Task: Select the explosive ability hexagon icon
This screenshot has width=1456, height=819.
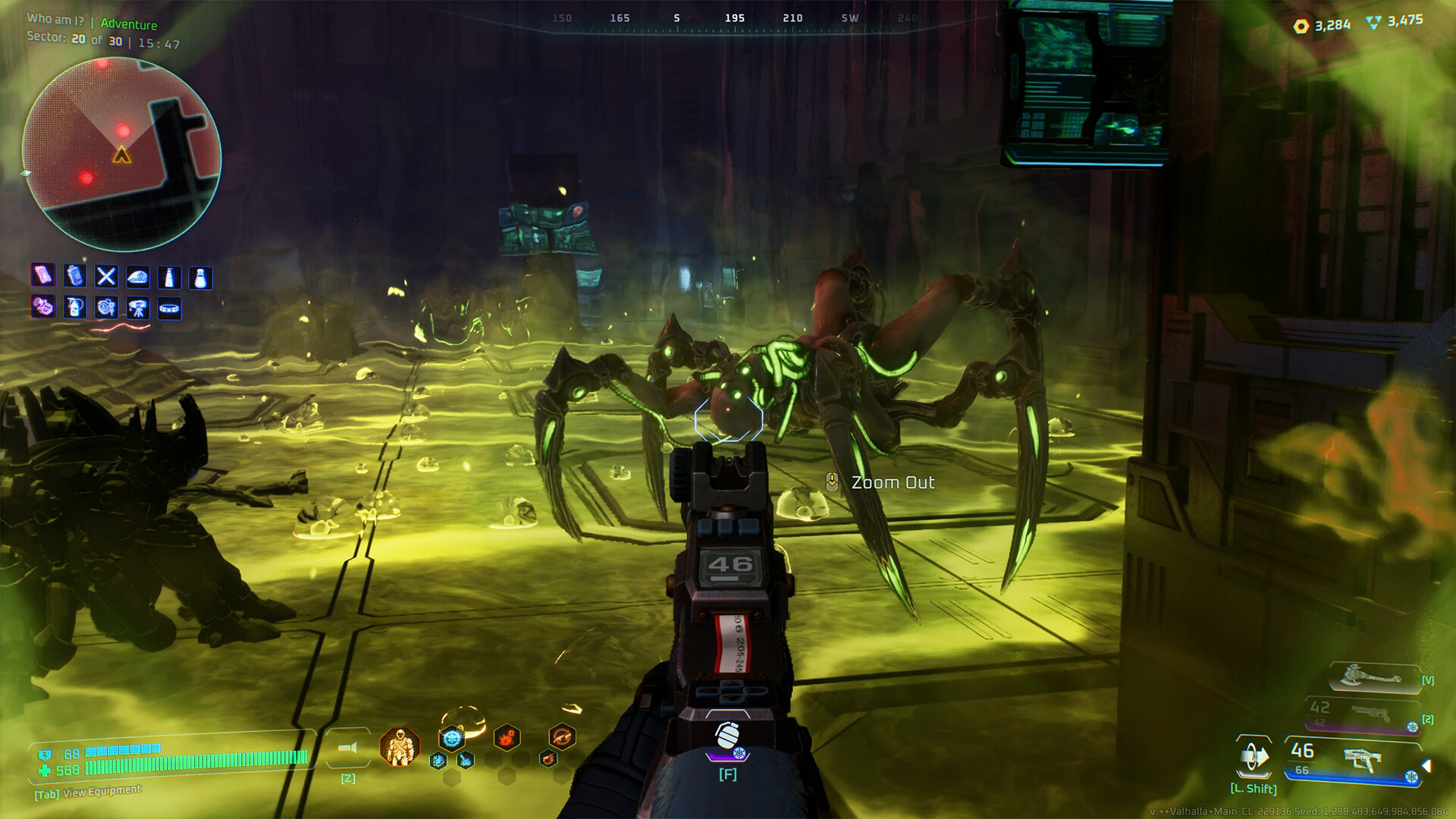Action: 505,737
